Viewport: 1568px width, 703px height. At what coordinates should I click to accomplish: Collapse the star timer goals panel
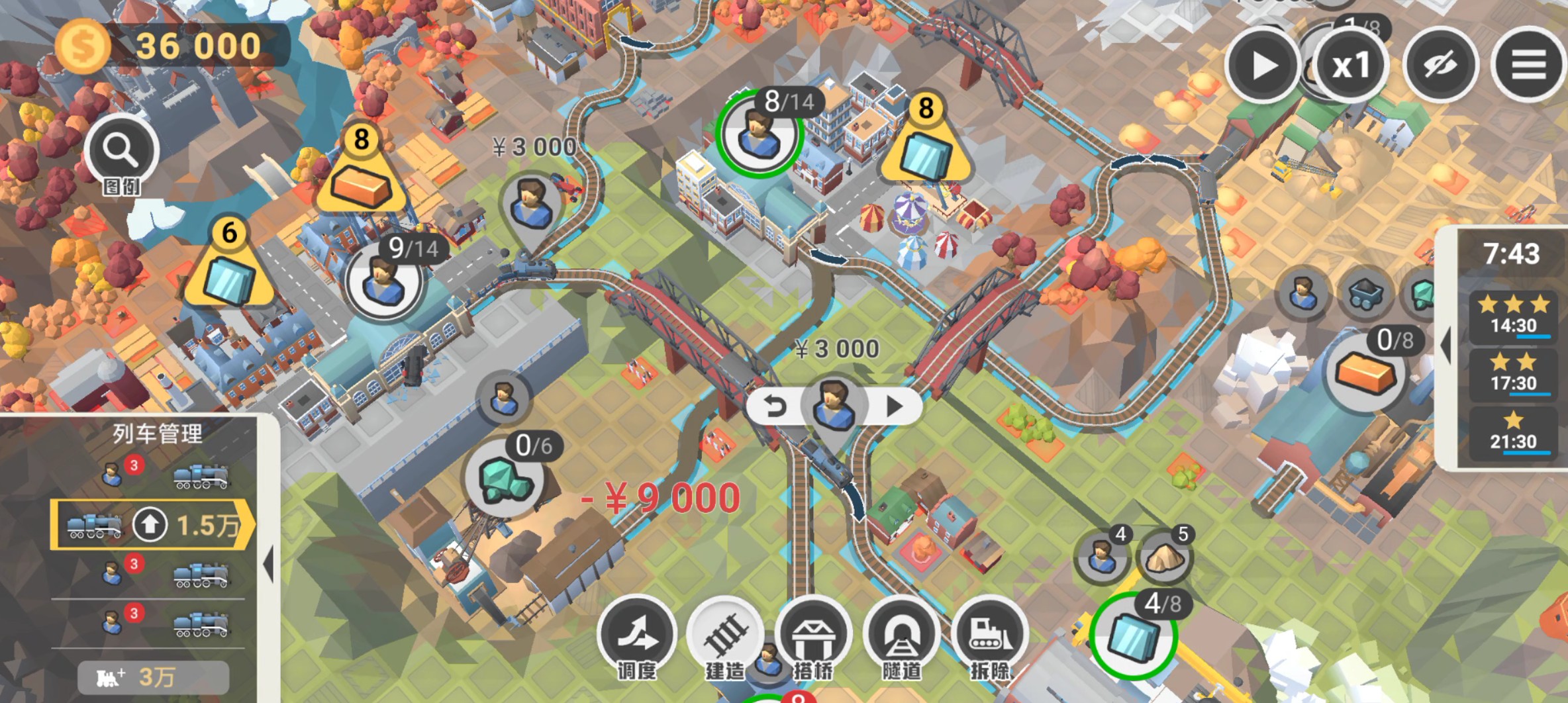(1447, 344)
